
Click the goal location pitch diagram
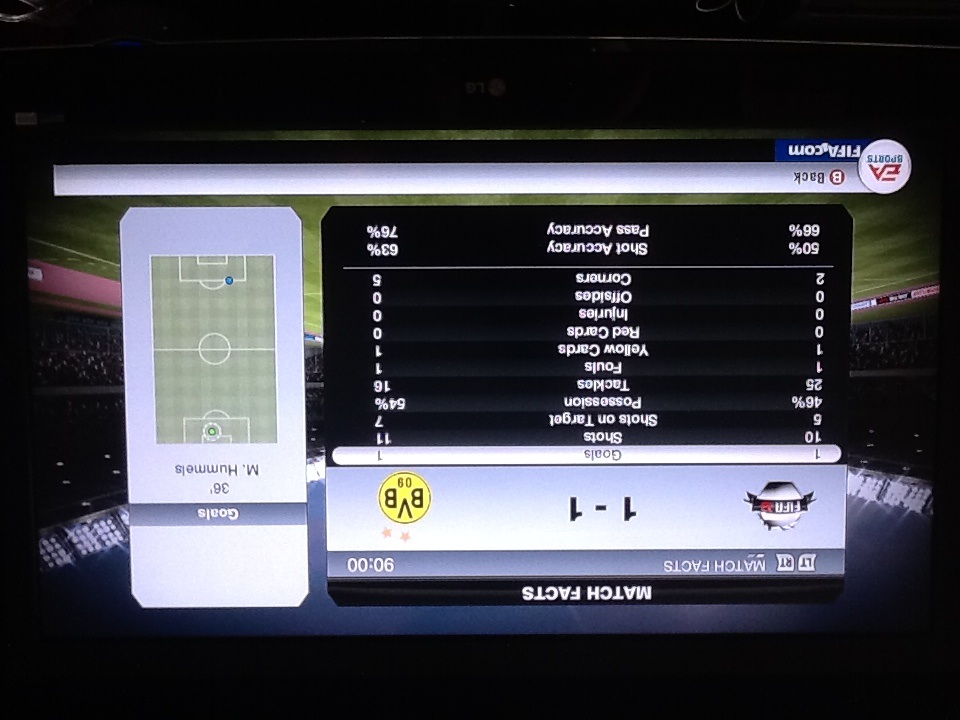(x=214, y=349)
